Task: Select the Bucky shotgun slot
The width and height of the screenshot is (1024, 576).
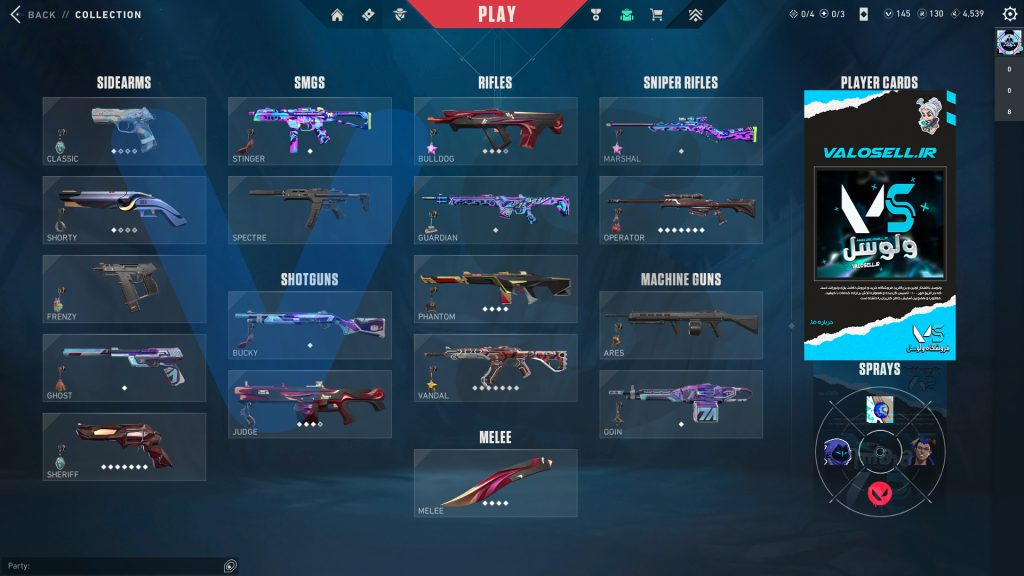Action: point(310,325)
